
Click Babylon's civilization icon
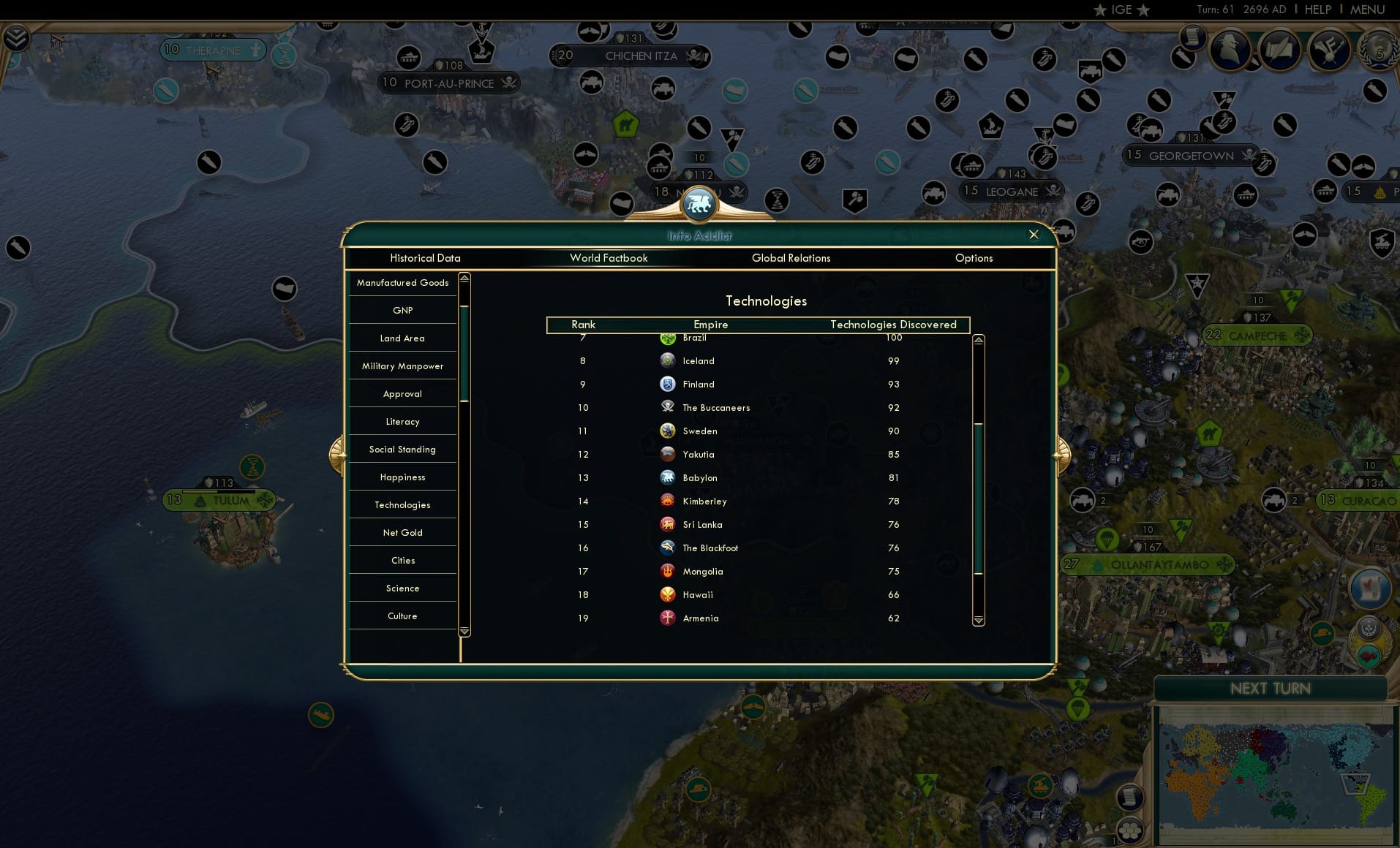[667, 477]
